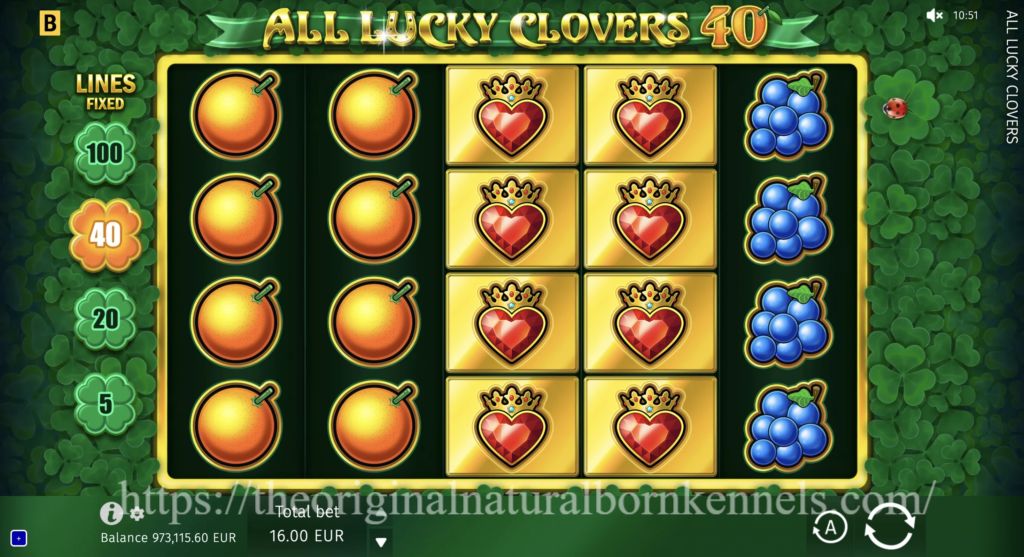Activate the autoplay button

pyautogui.click(x=829, y=527)
